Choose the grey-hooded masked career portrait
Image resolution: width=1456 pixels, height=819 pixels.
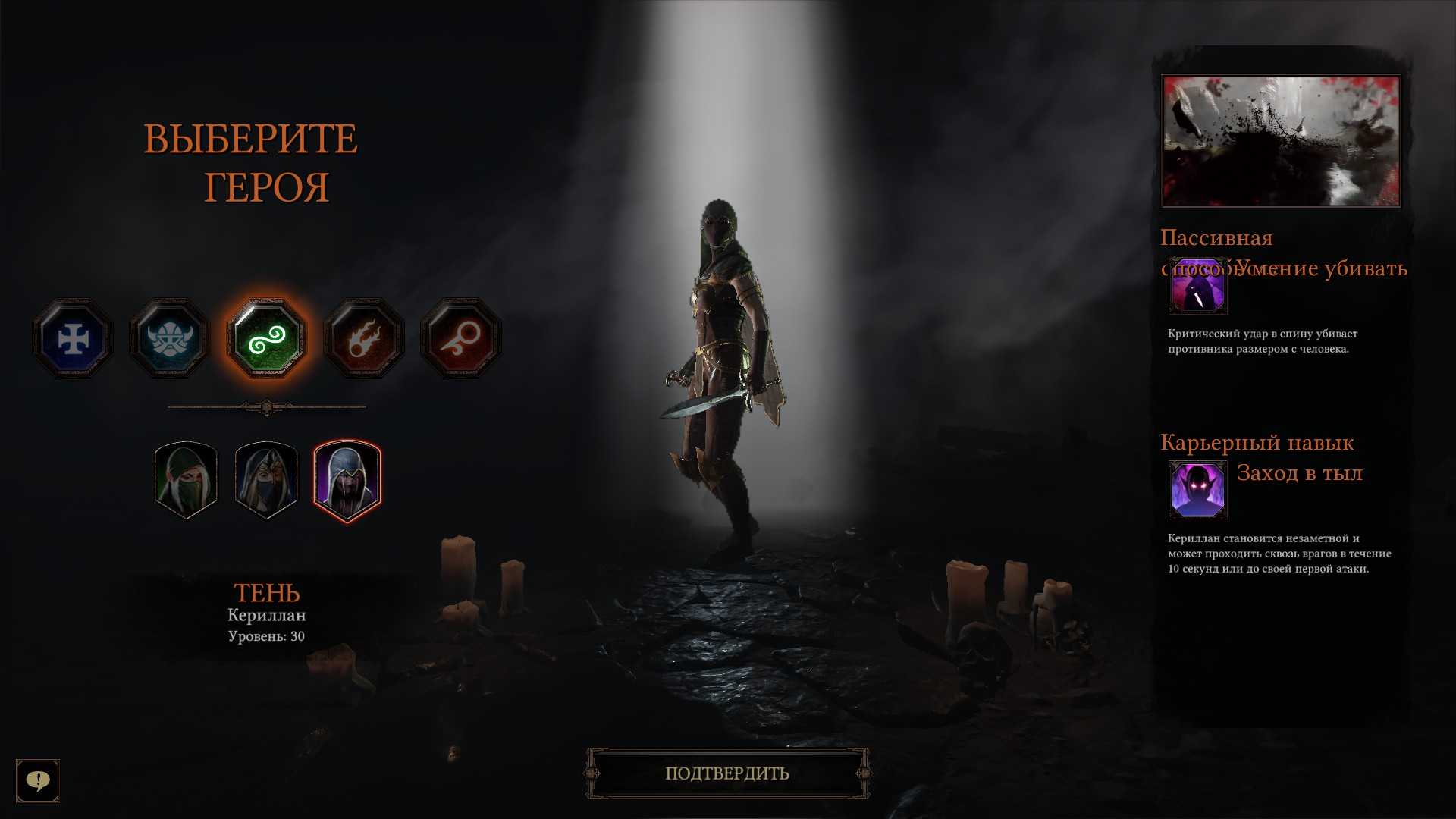(x=266, y=480)
